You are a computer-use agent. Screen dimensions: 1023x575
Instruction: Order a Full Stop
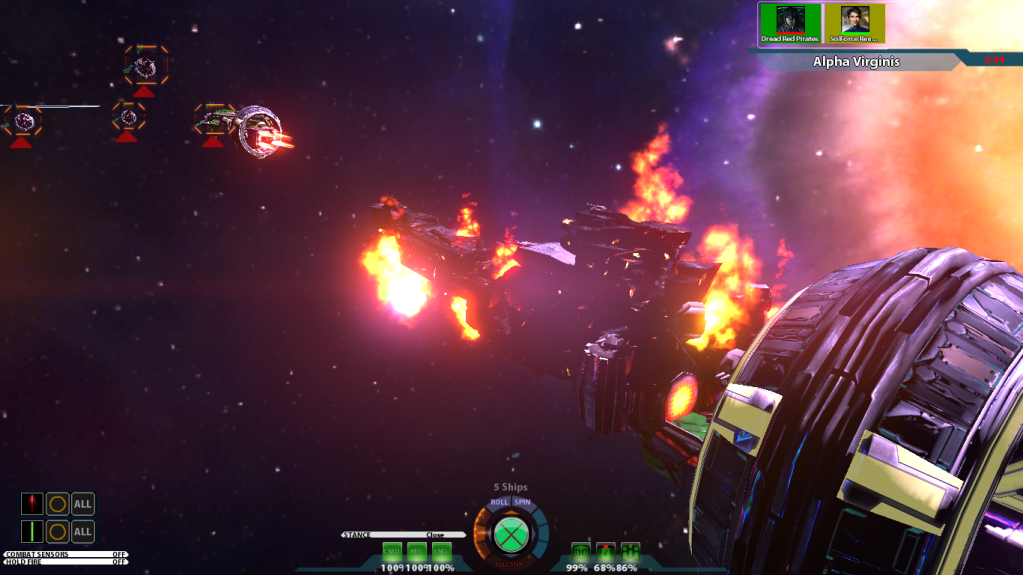511,564
